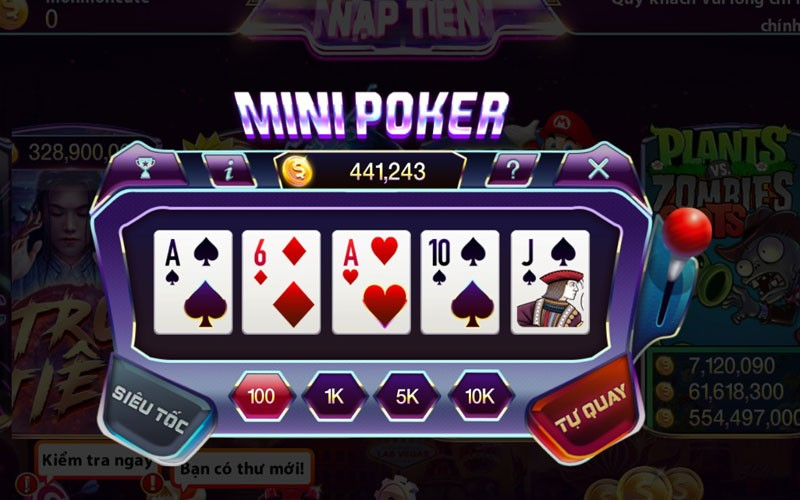
Task: Choose the 1K bet amount
Action: tap(333, 396)
